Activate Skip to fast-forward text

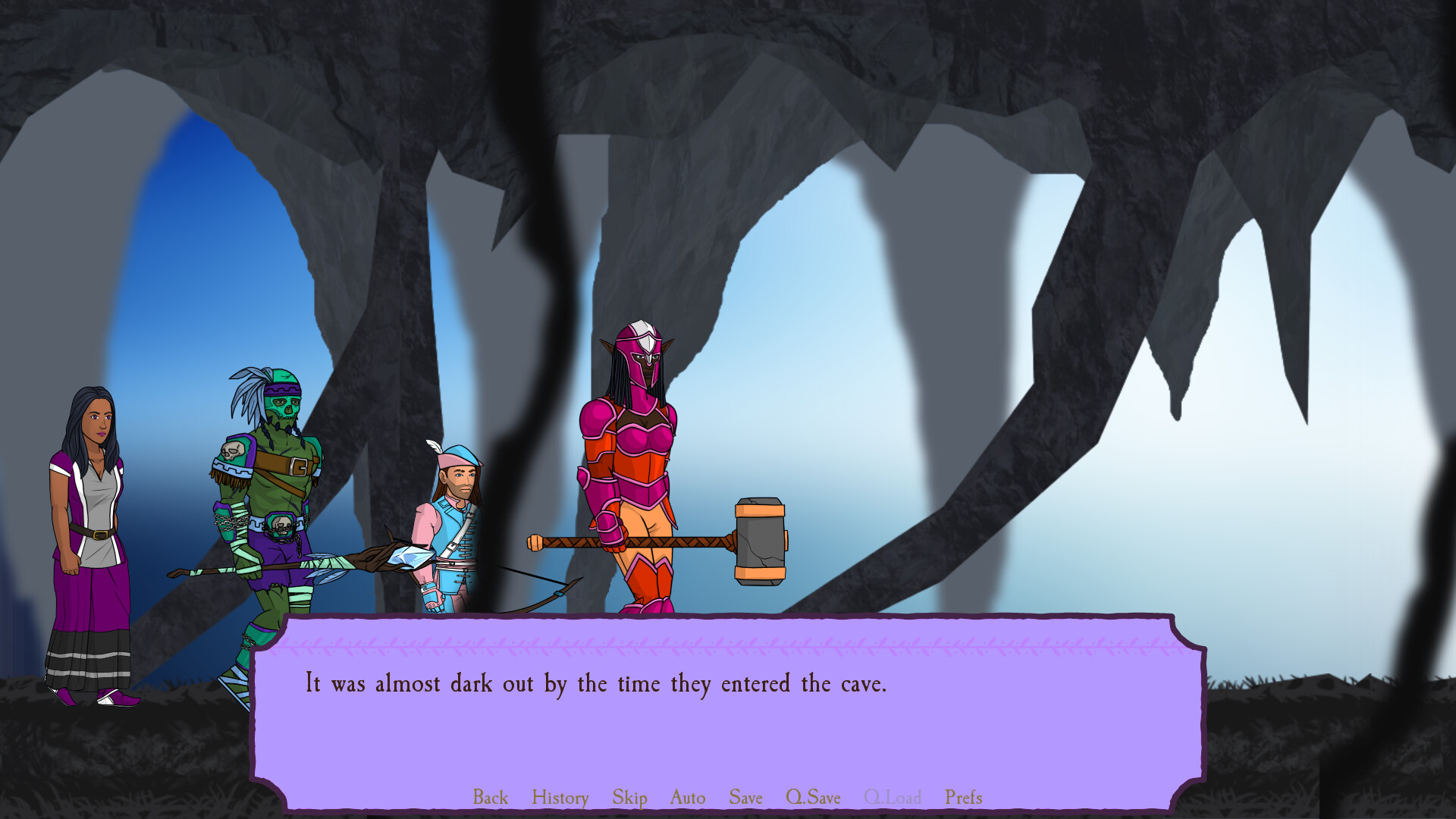coord(629,797)
